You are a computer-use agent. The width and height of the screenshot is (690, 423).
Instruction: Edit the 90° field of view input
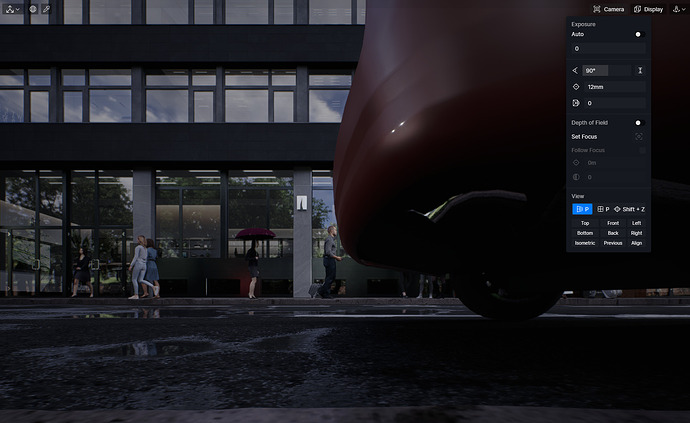click(x=607, y=70)
